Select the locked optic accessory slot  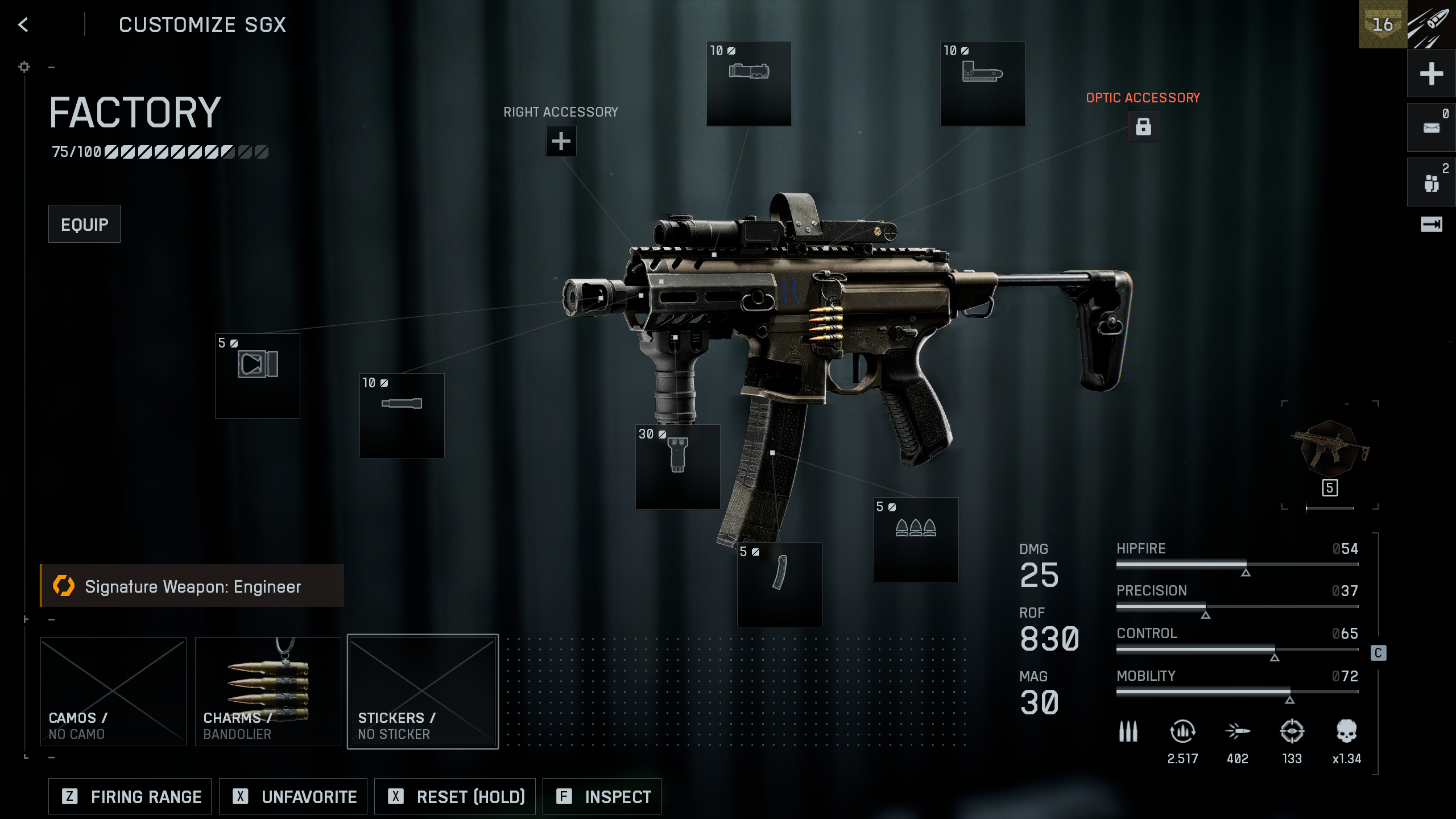[1143, 126]
